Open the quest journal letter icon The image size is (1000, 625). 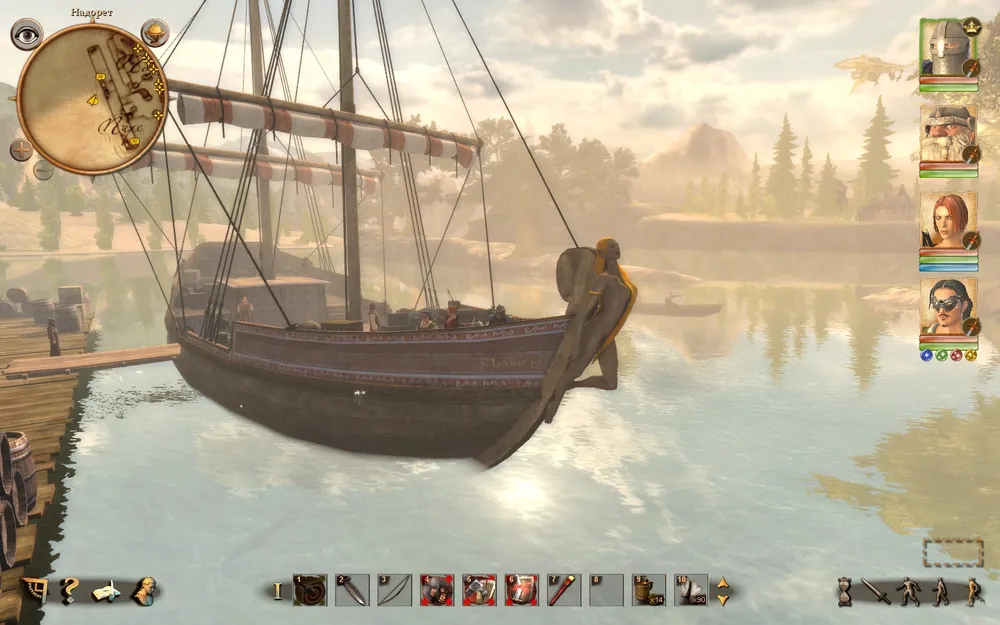[x=106, y=591]
